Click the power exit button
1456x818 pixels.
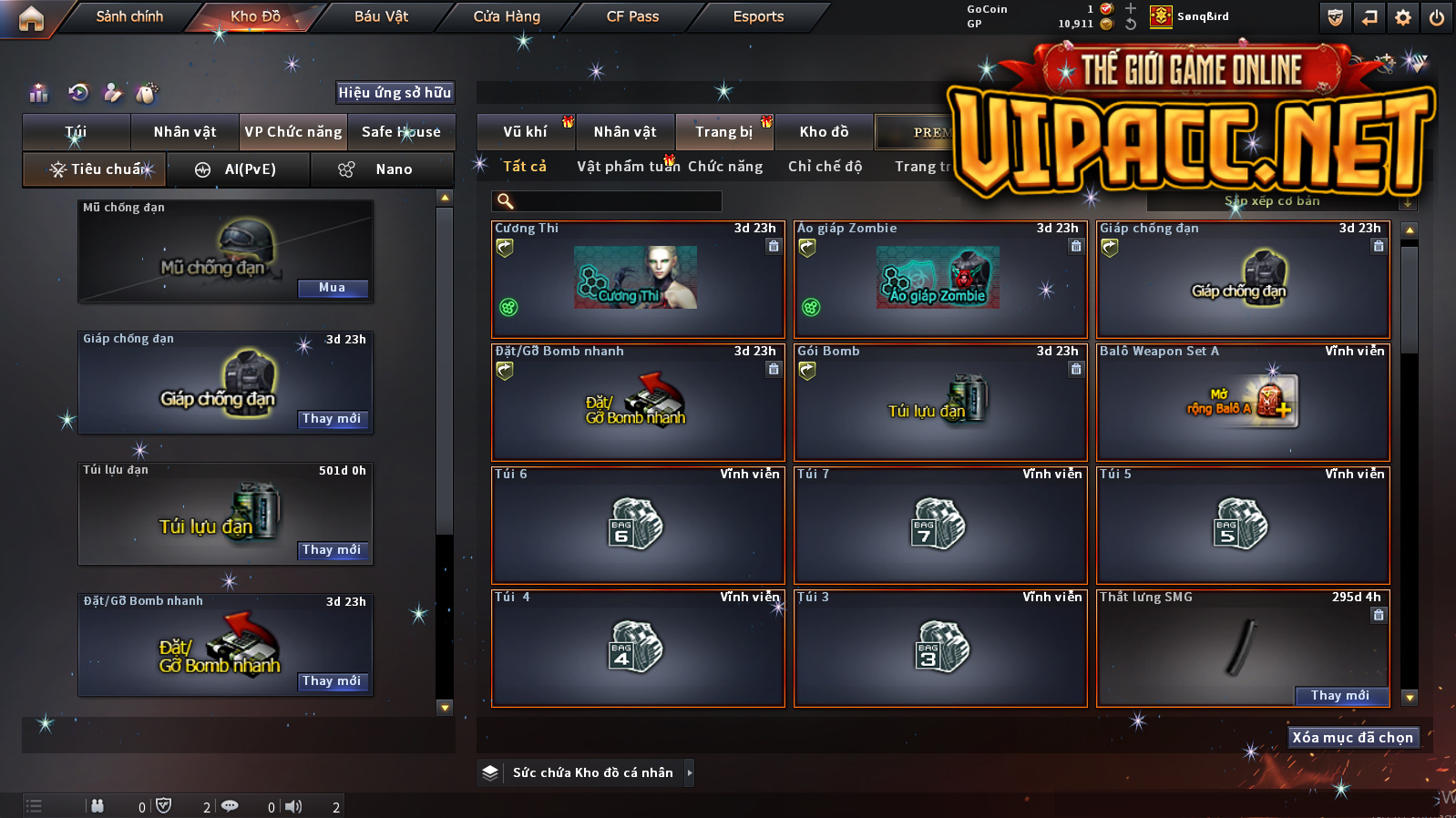[1437, 17]
